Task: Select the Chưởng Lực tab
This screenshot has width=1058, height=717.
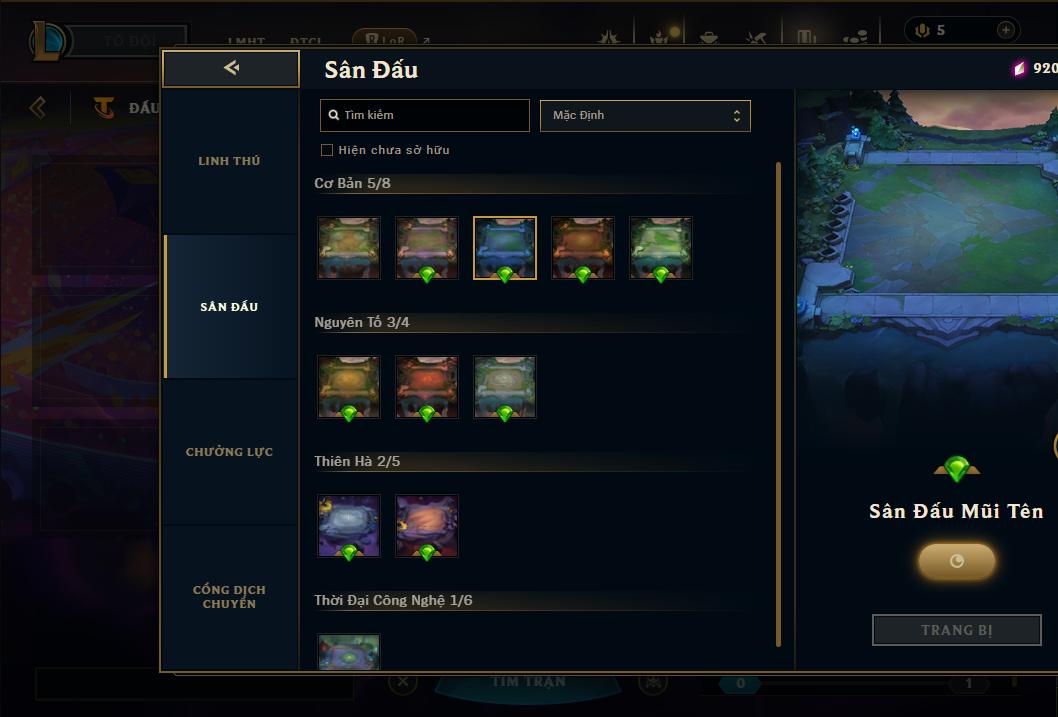Action: coord(229,452)
